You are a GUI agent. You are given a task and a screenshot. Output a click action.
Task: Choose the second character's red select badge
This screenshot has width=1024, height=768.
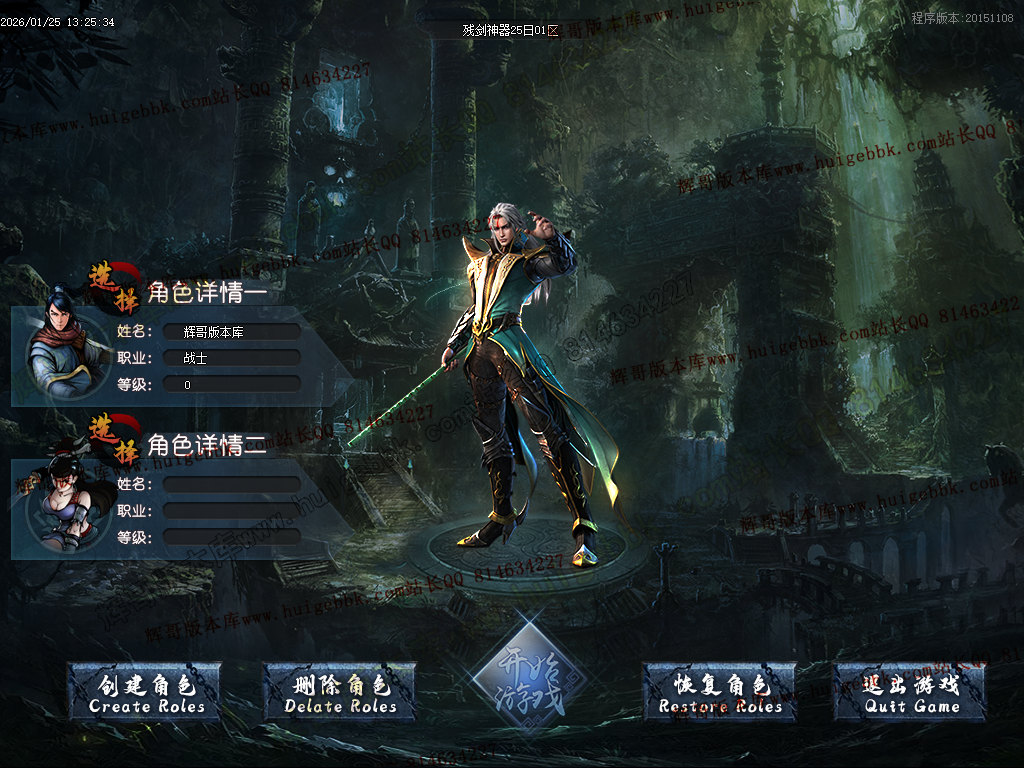(114, 438)
